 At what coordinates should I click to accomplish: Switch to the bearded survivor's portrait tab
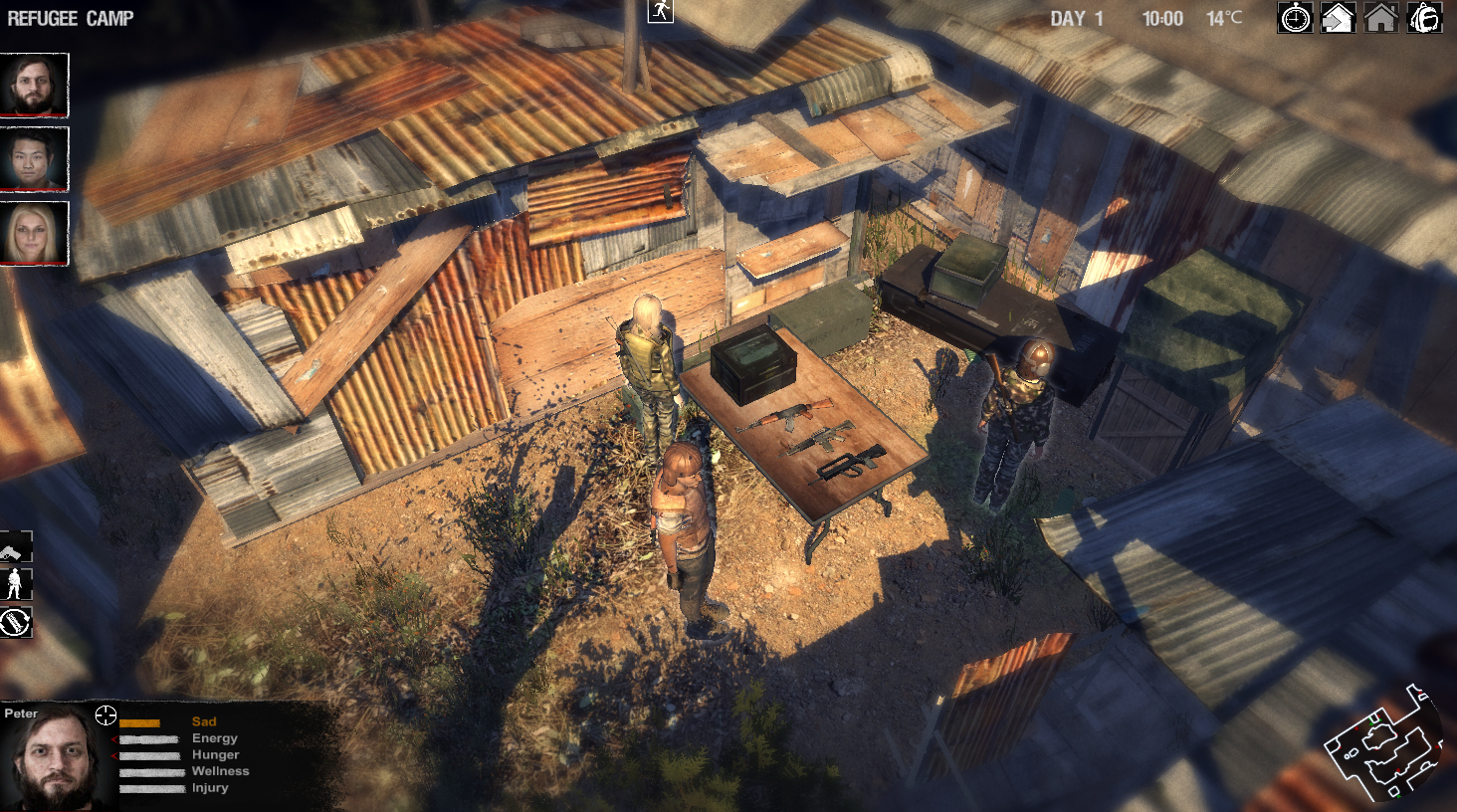point(35,85)
